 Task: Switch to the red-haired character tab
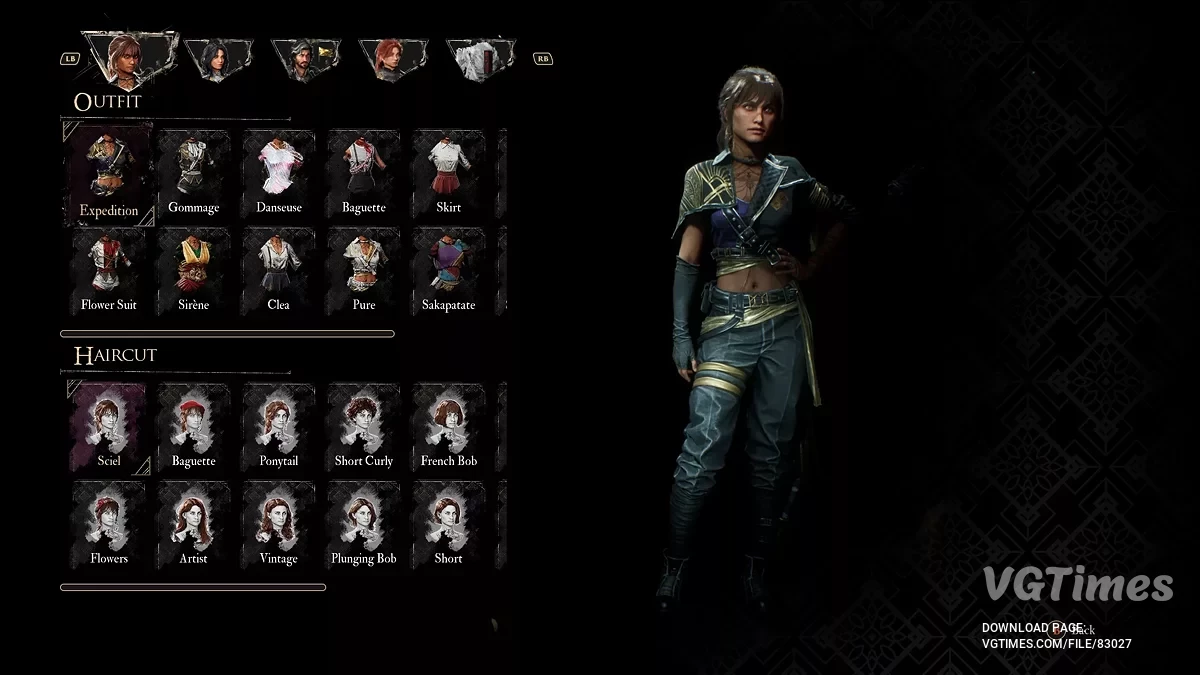(392, 59)
